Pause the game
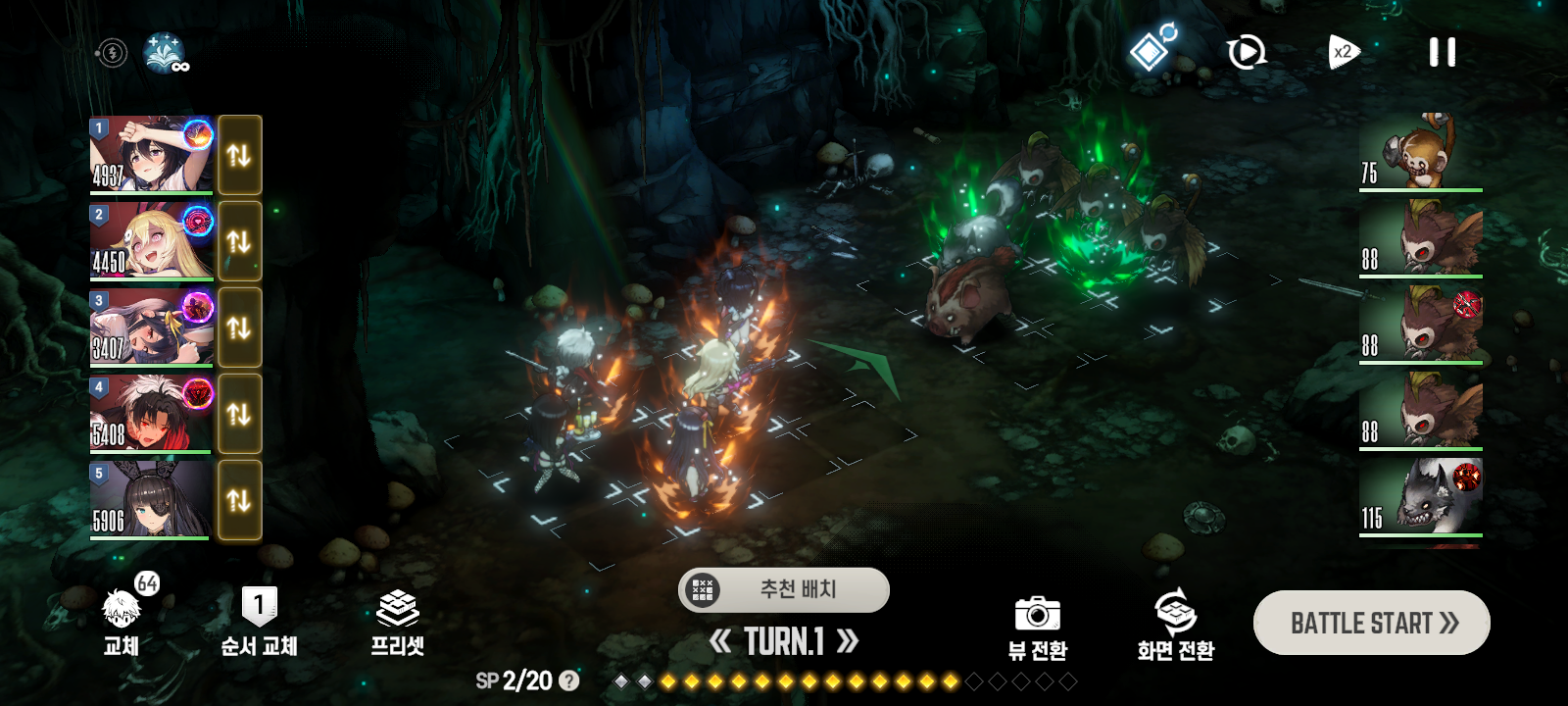Screen dimensions: 1568x706 [x=1442, y=52]
